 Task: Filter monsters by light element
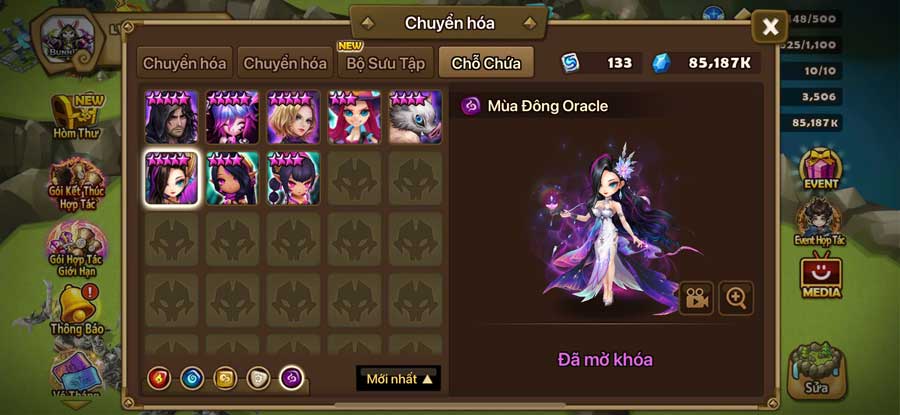point(258,378)
